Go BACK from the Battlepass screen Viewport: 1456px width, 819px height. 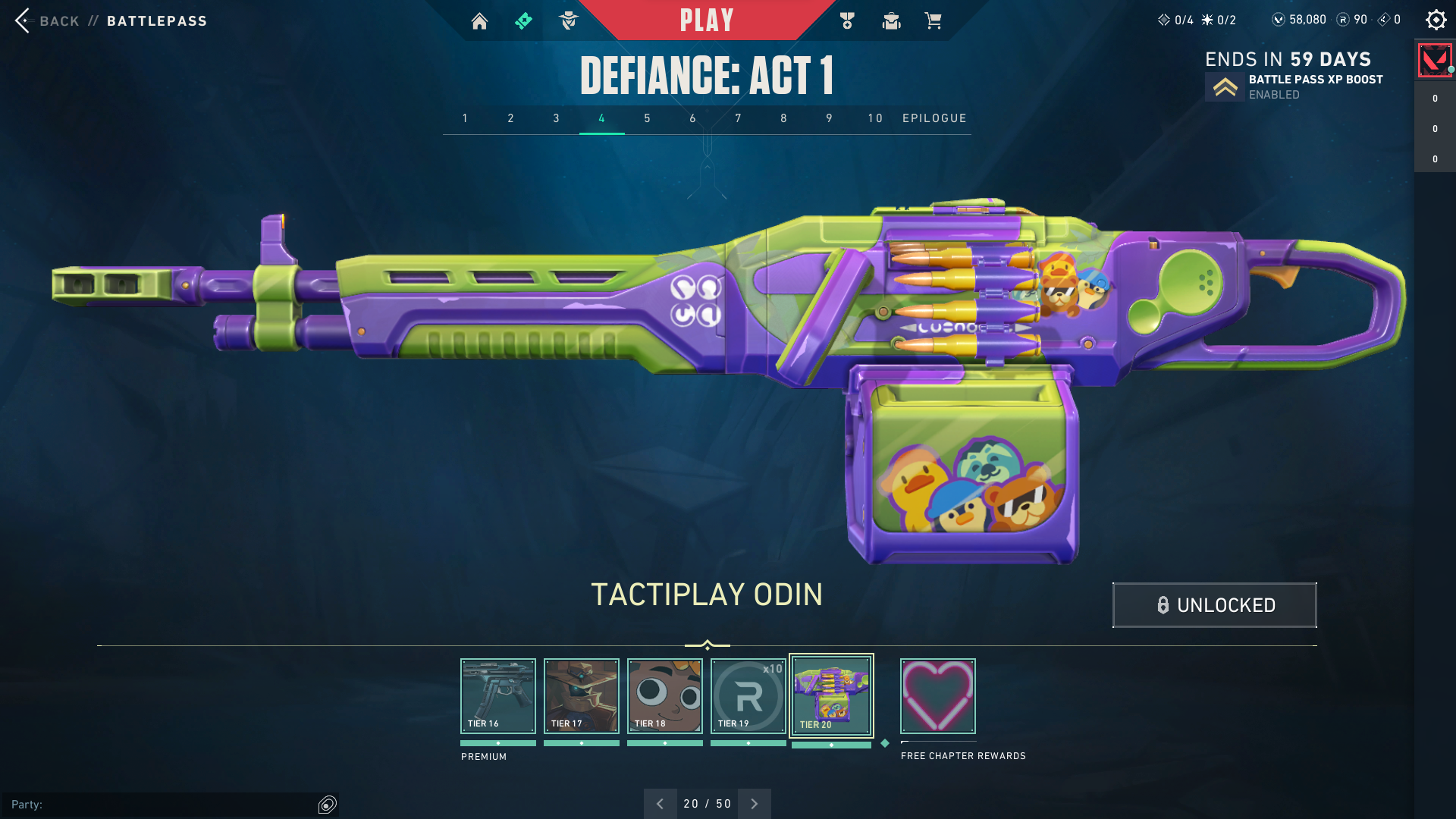click(x=45, y=21)
